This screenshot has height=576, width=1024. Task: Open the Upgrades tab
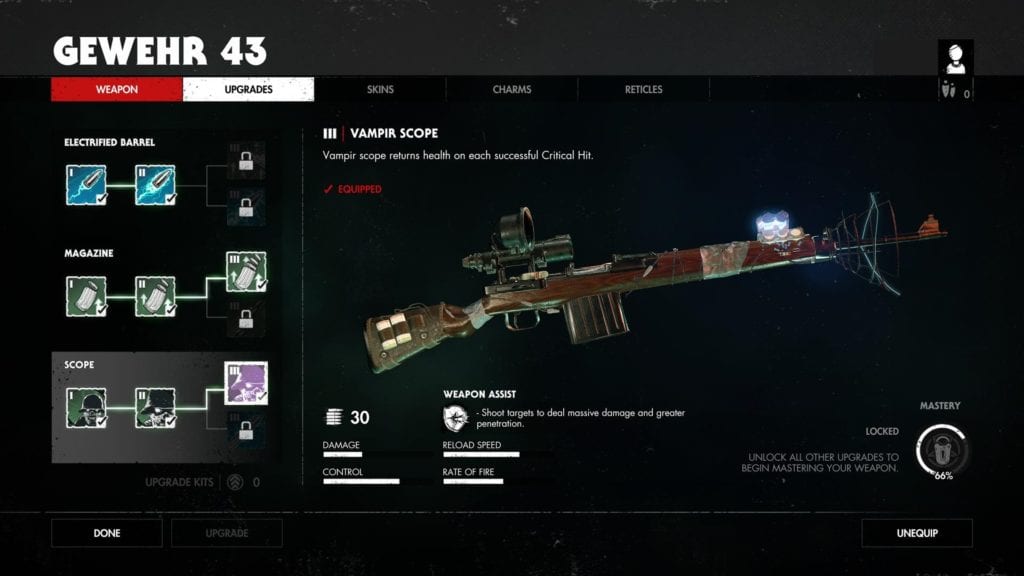tap(248, 90)
